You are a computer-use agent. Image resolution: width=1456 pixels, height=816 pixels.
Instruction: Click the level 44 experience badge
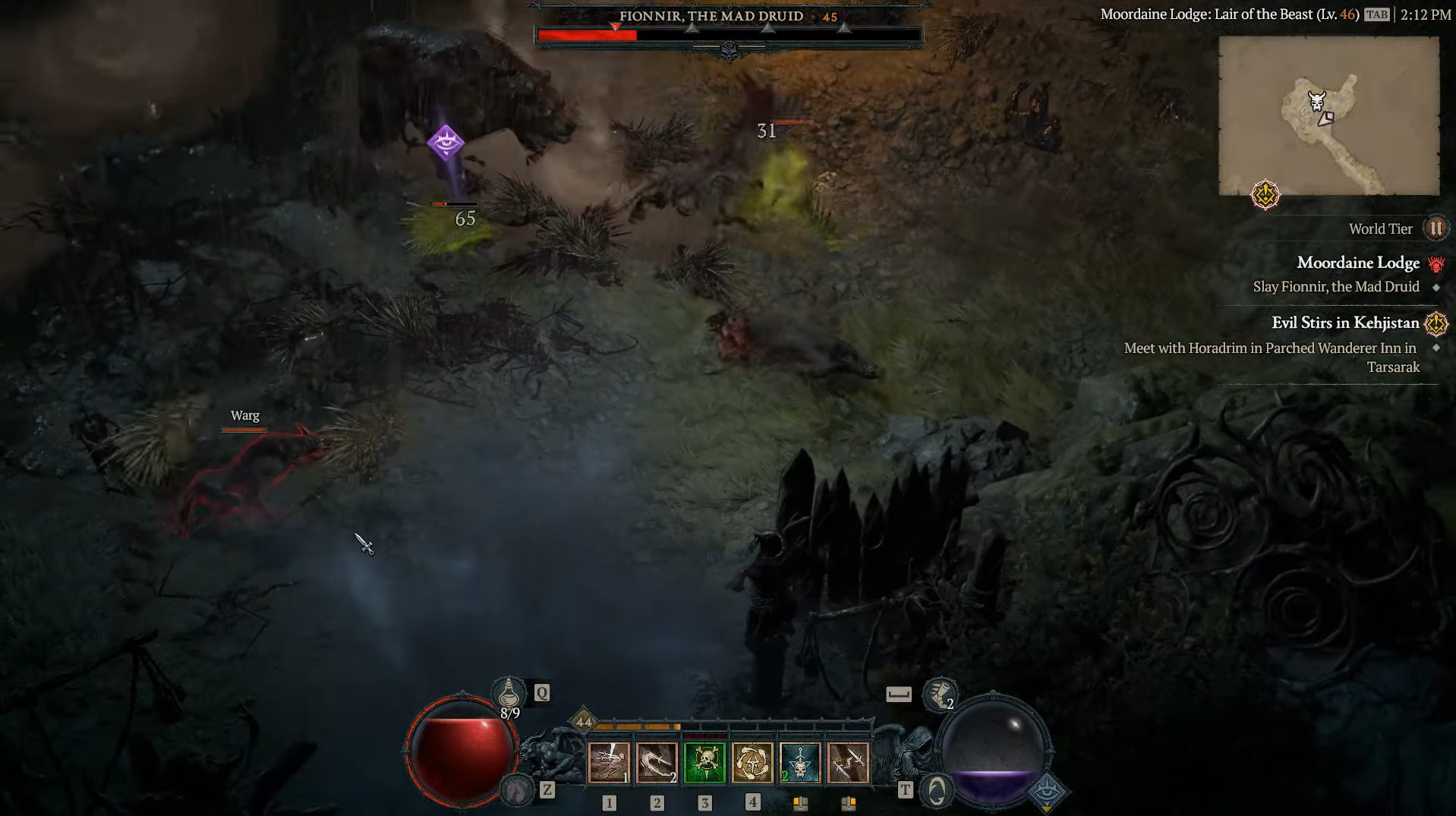pos(583,722)
